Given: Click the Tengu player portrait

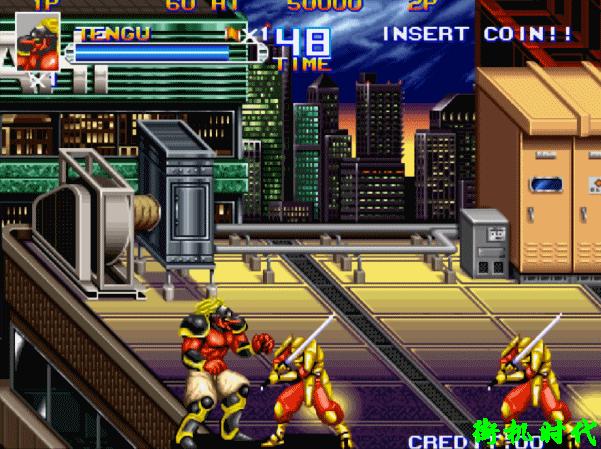Looking at the screenshot, I should pos(37,43).
